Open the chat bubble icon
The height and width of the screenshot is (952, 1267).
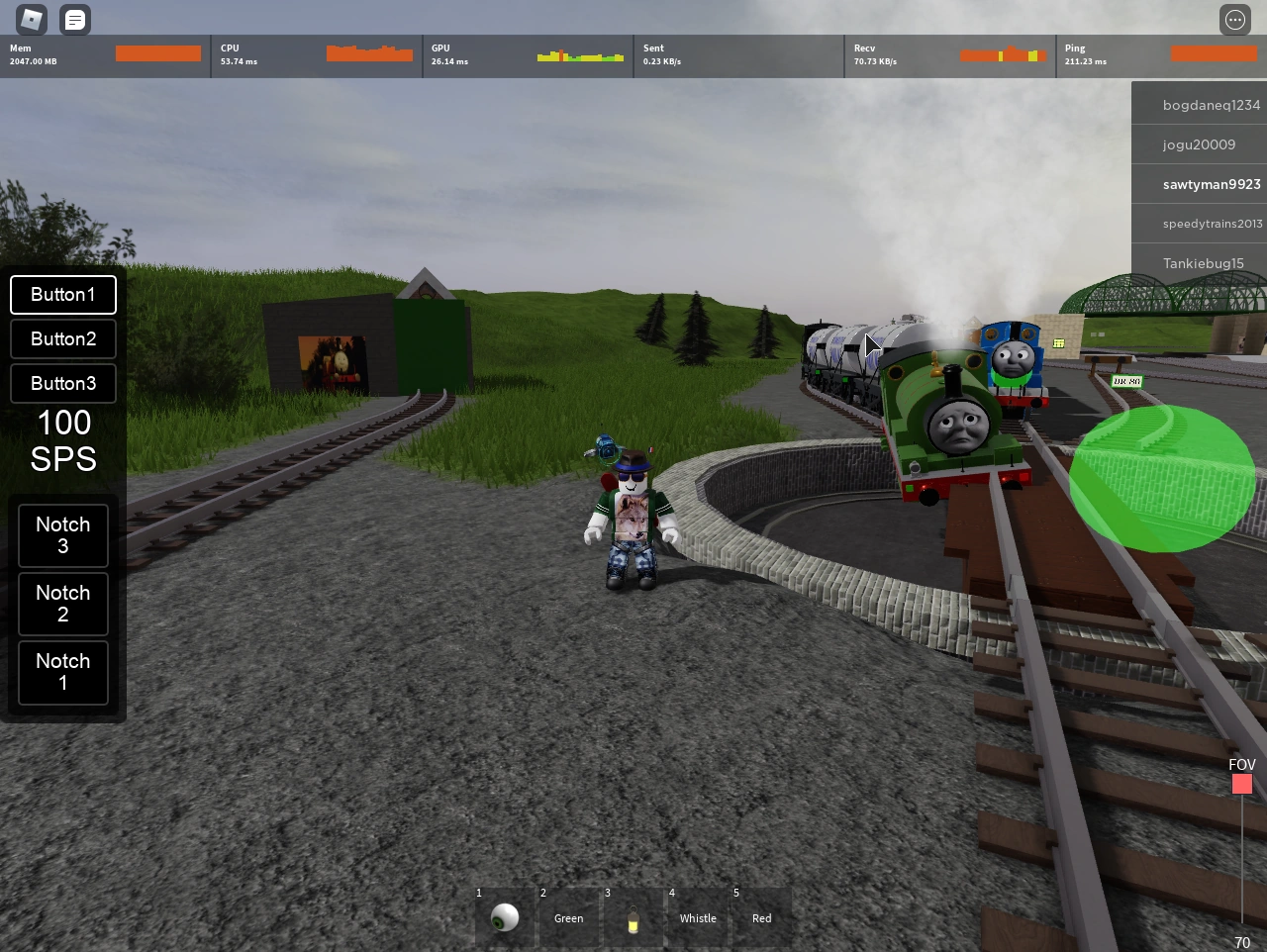75,20
